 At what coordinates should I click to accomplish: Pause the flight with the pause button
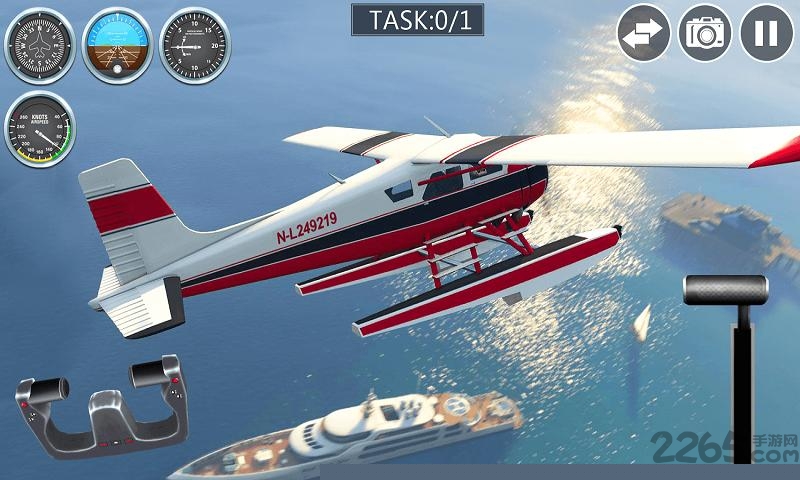[x=766, y=33]
